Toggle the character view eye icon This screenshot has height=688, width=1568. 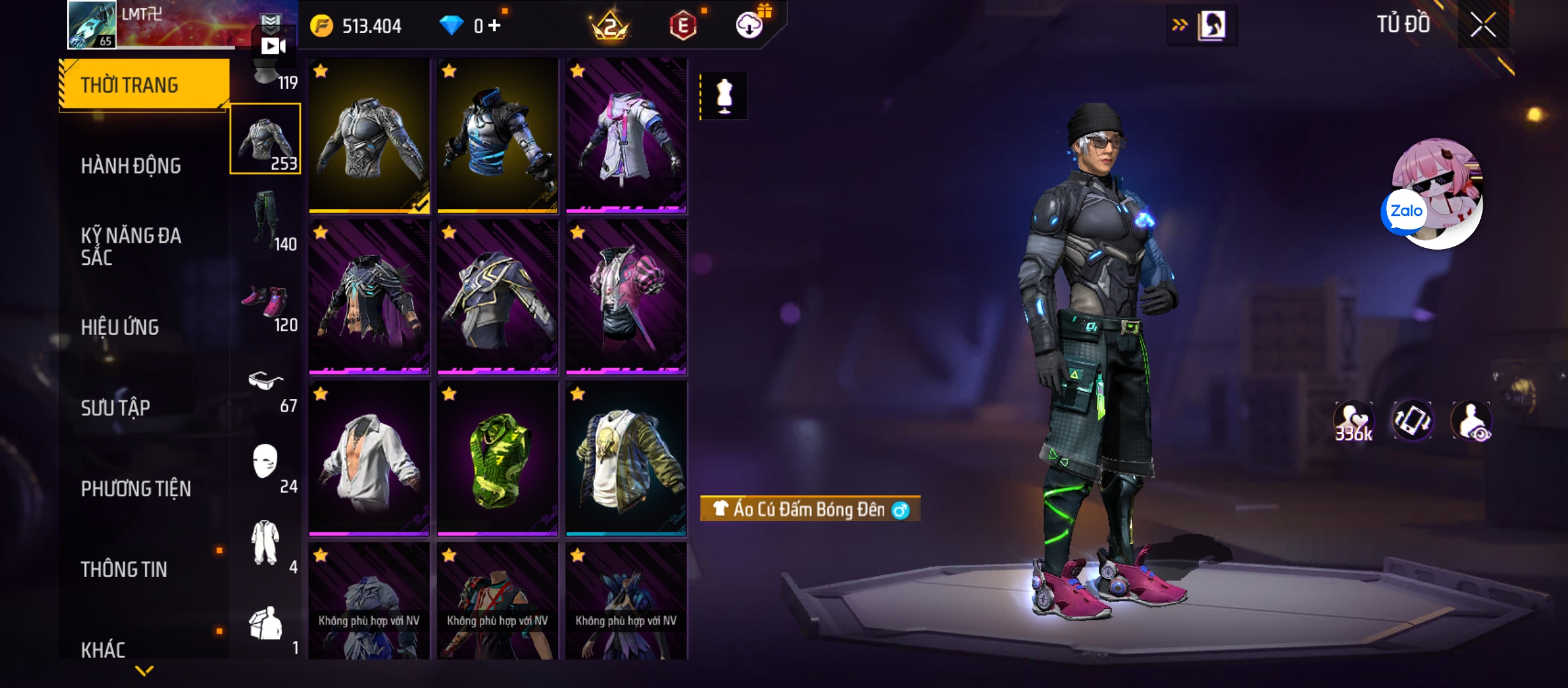(1472, 421)
